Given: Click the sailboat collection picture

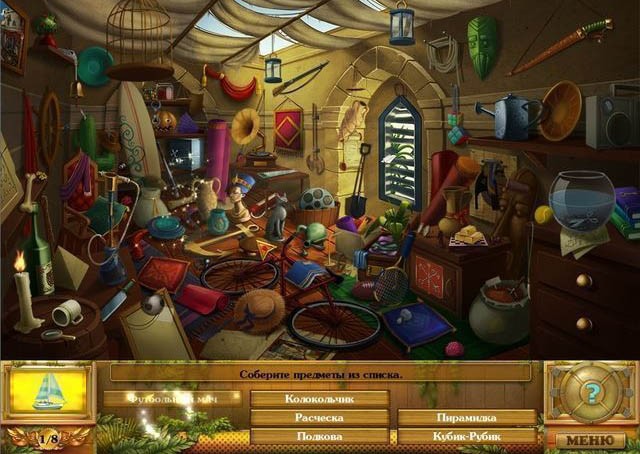Looking at the screenshot, I should (48, 392).
